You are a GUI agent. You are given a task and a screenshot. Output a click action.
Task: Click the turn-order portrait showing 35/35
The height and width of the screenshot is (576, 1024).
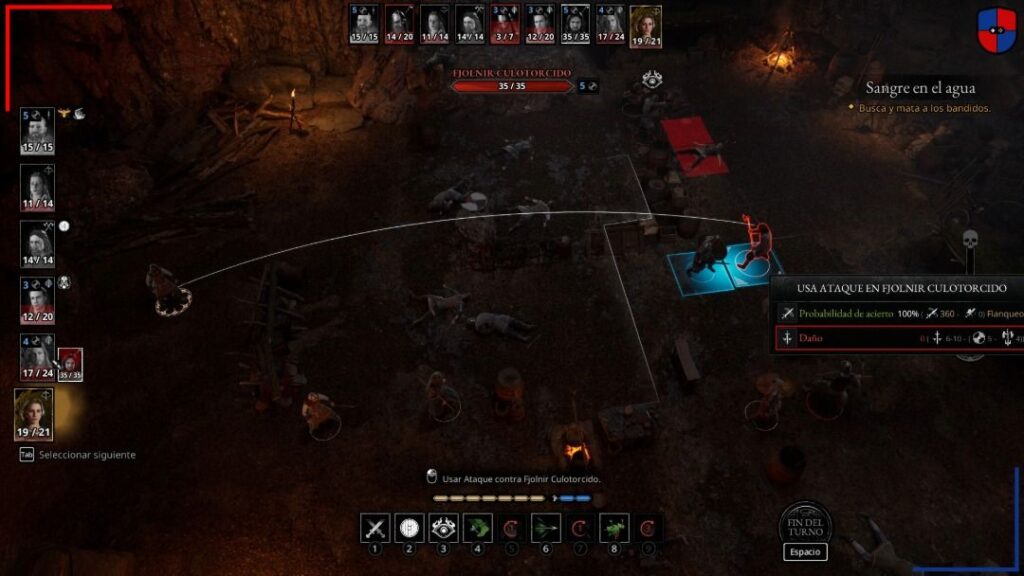point(574,24)
